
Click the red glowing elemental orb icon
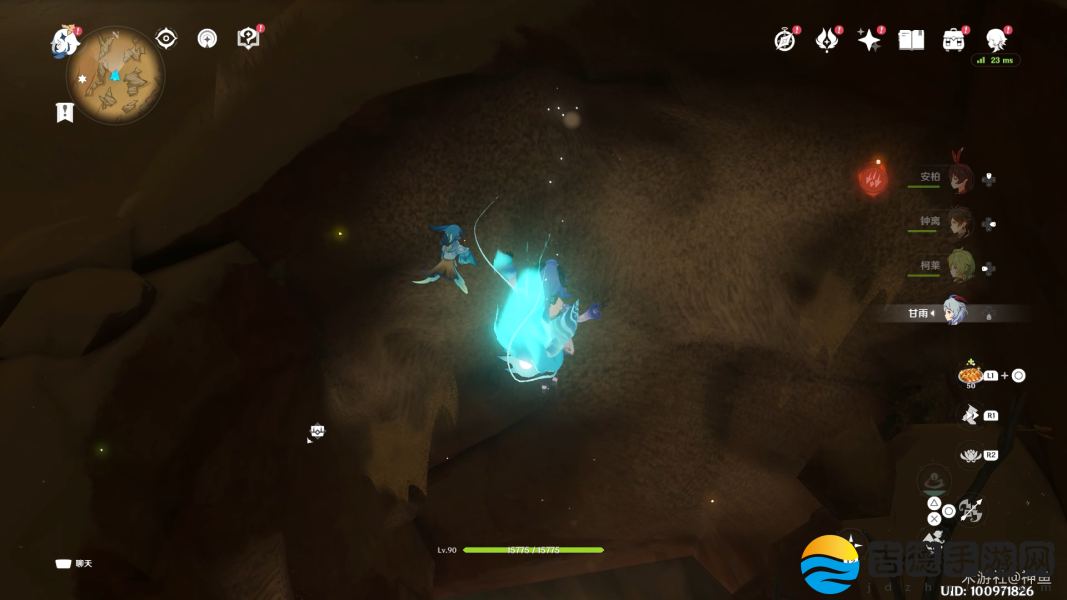click(x=873, y=178)
